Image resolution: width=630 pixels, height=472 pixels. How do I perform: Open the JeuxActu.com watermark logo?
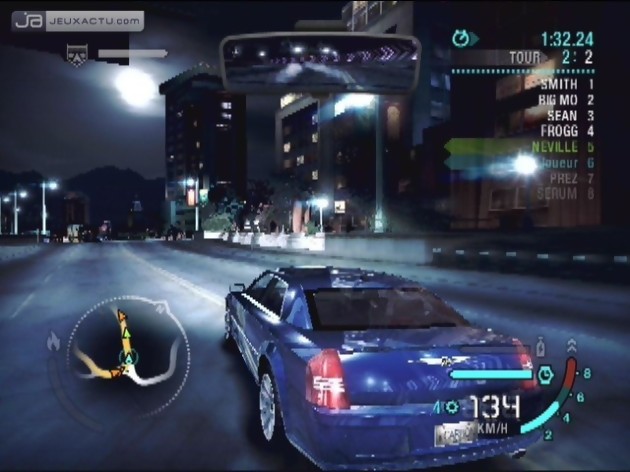[x=78, y=20]
